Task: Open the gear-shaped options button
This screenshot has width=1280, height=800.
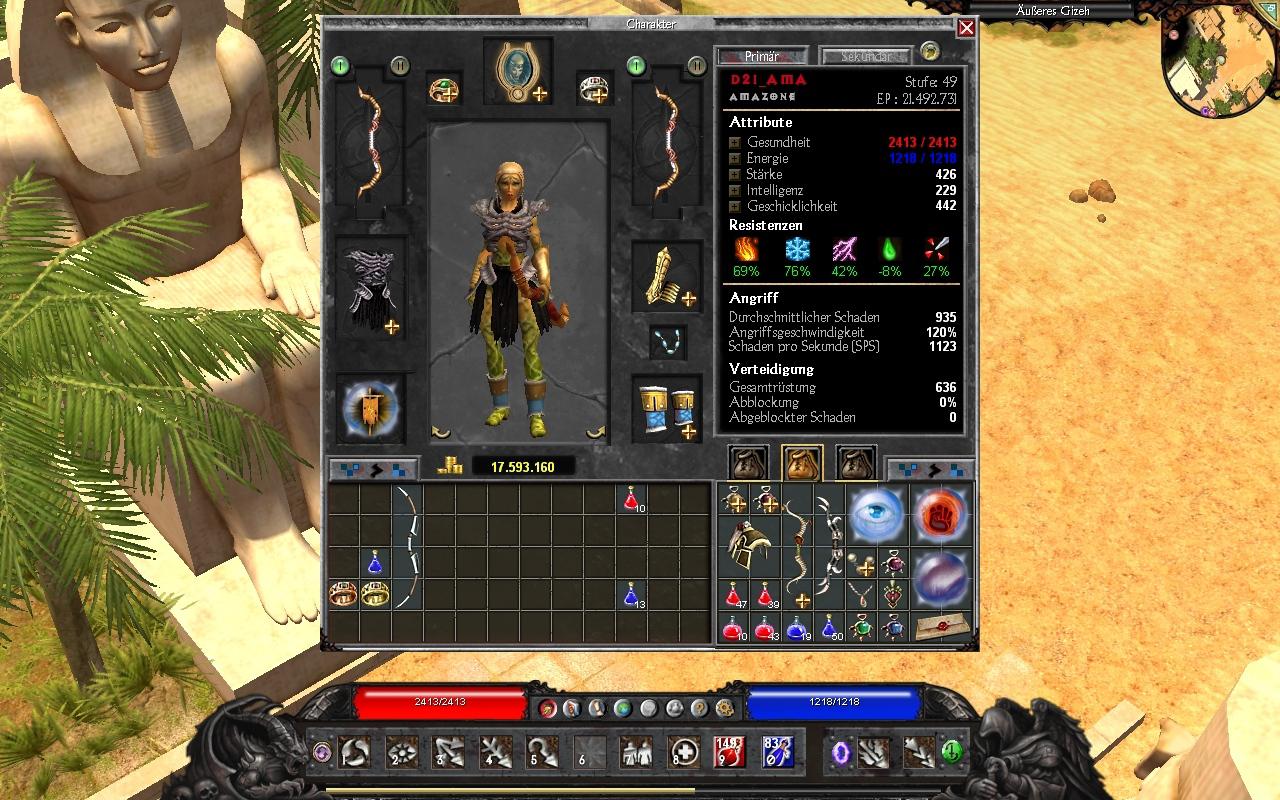Action: coord(725,708)
